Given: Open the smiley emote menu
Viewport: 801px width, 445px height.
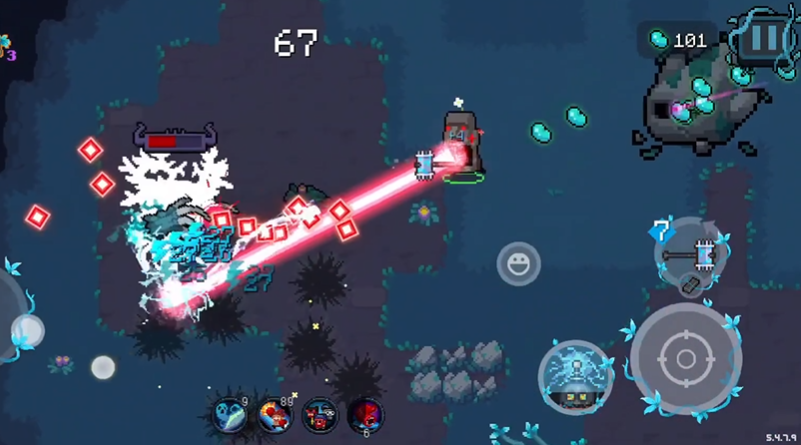Looking at the screenshot, I should tap(518, 264).
